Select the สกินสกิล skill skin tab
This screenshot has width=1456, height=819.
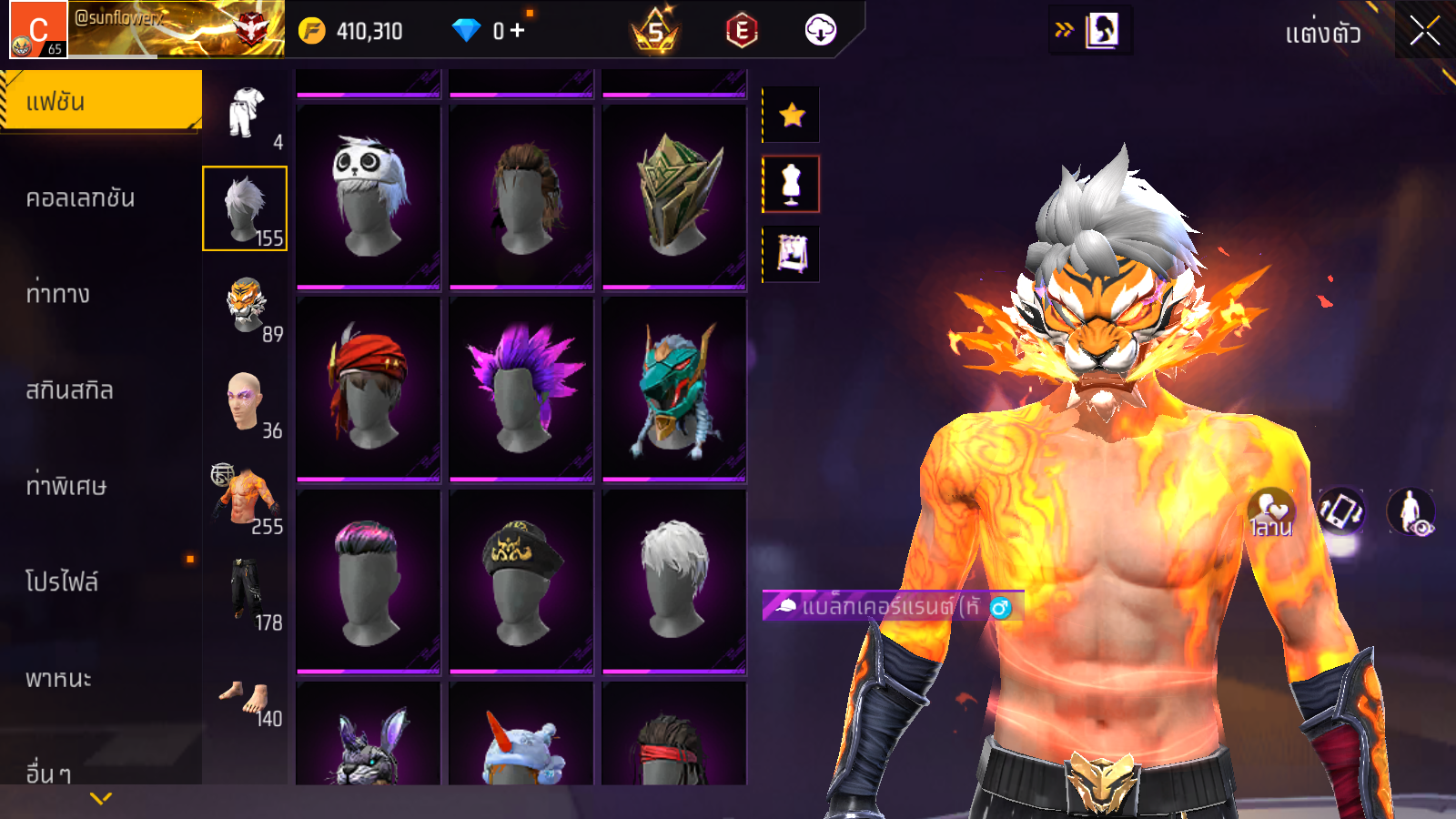pyautogui.click(x=70, y=390)
